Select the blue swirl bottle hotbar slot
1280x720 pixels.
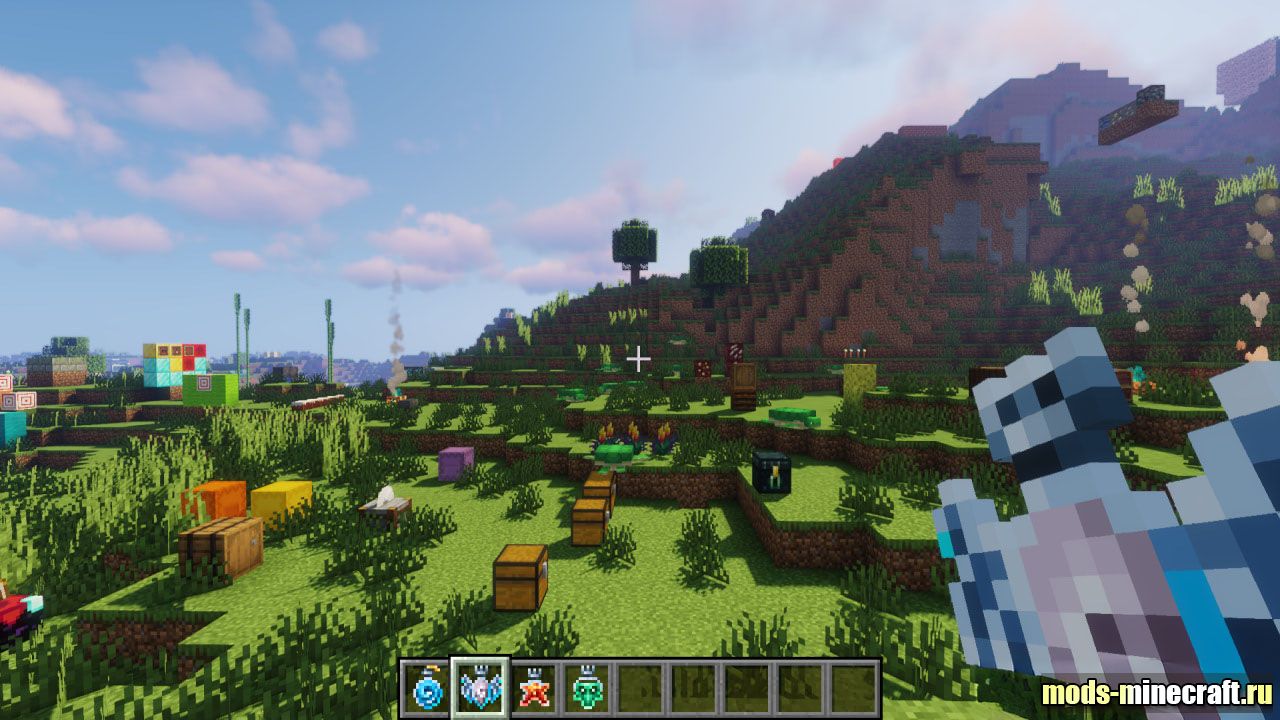[x=426, y=688]
